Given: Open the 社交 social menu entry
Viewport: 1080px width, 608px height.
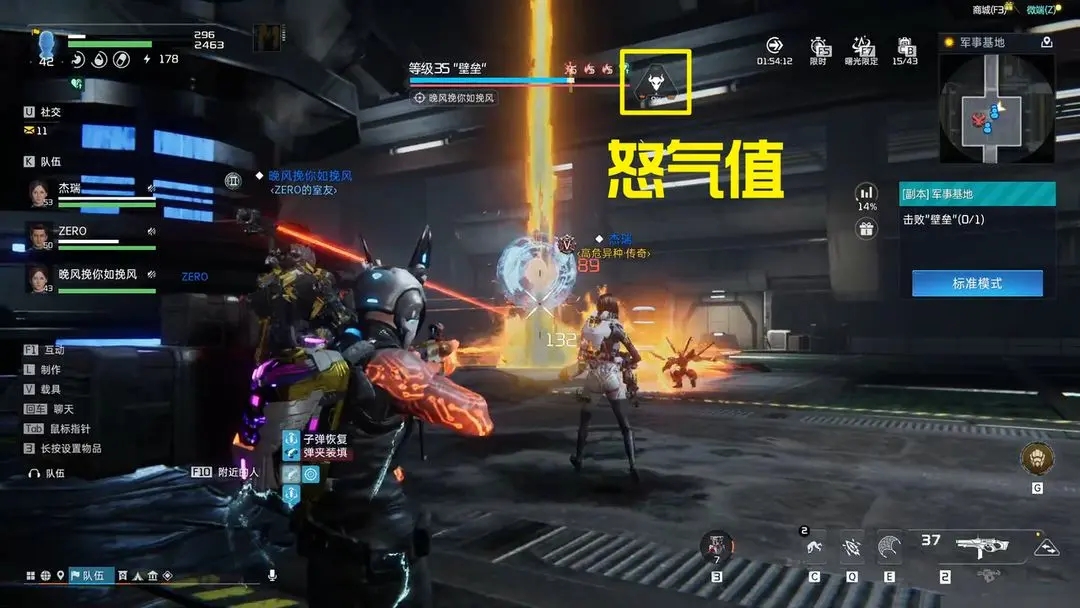Looking at the screenshot, I should [50, 112].
